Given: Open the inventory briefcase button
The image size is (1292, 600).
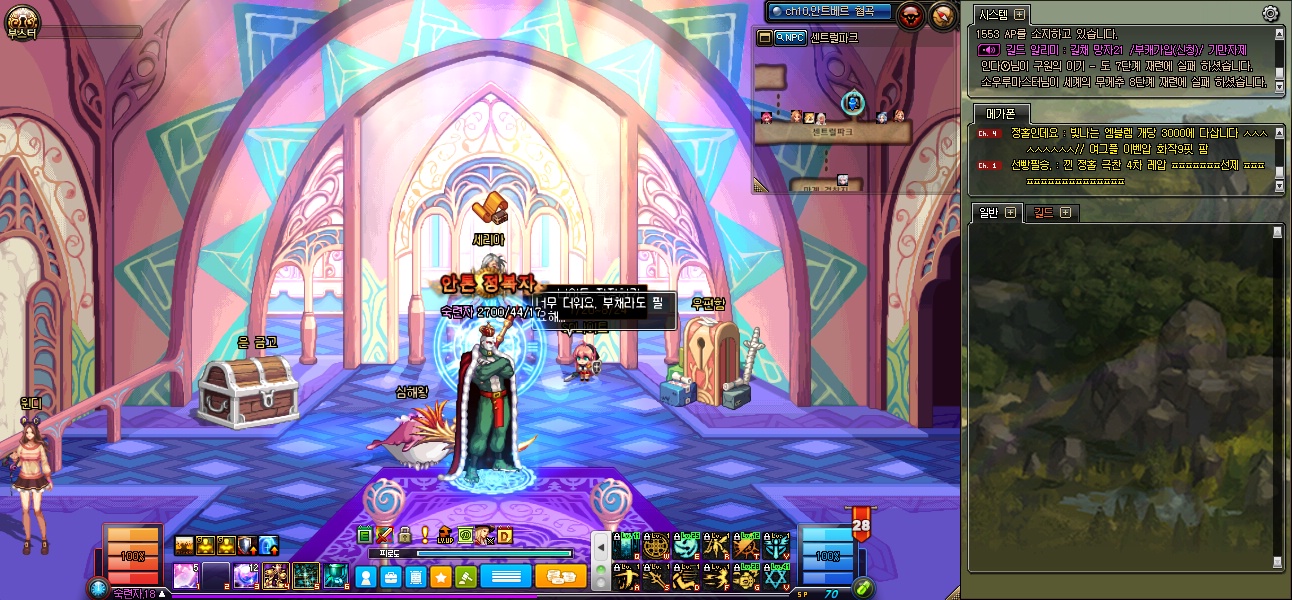Looking at the screenshot, I should [x=391, y=577].
